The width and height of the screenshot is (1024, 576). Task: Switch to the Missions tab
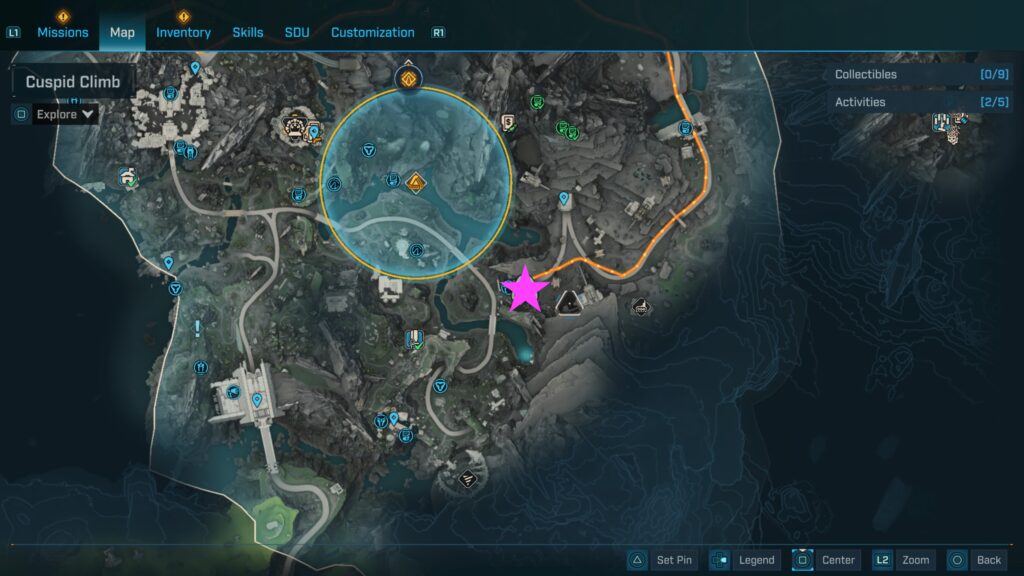(63, 32)
